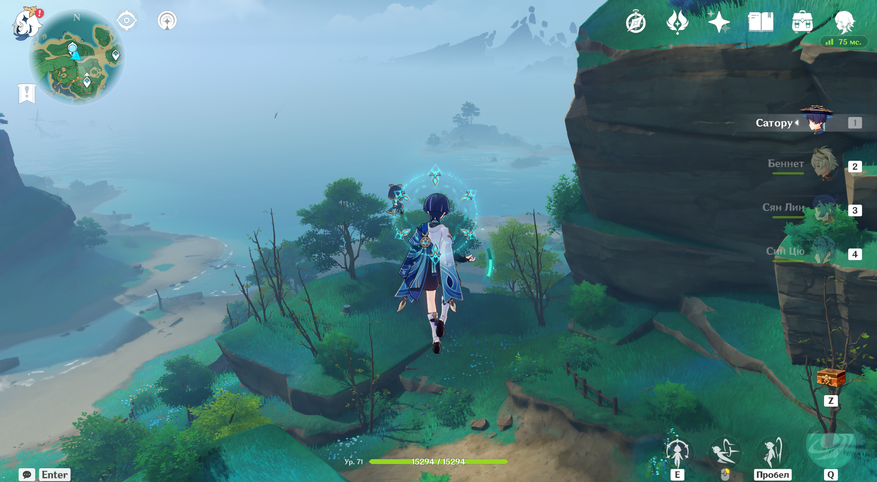Open the compass events icon
Screen dimensions: 877x482
pyautogui.click(x=636, y=23)
